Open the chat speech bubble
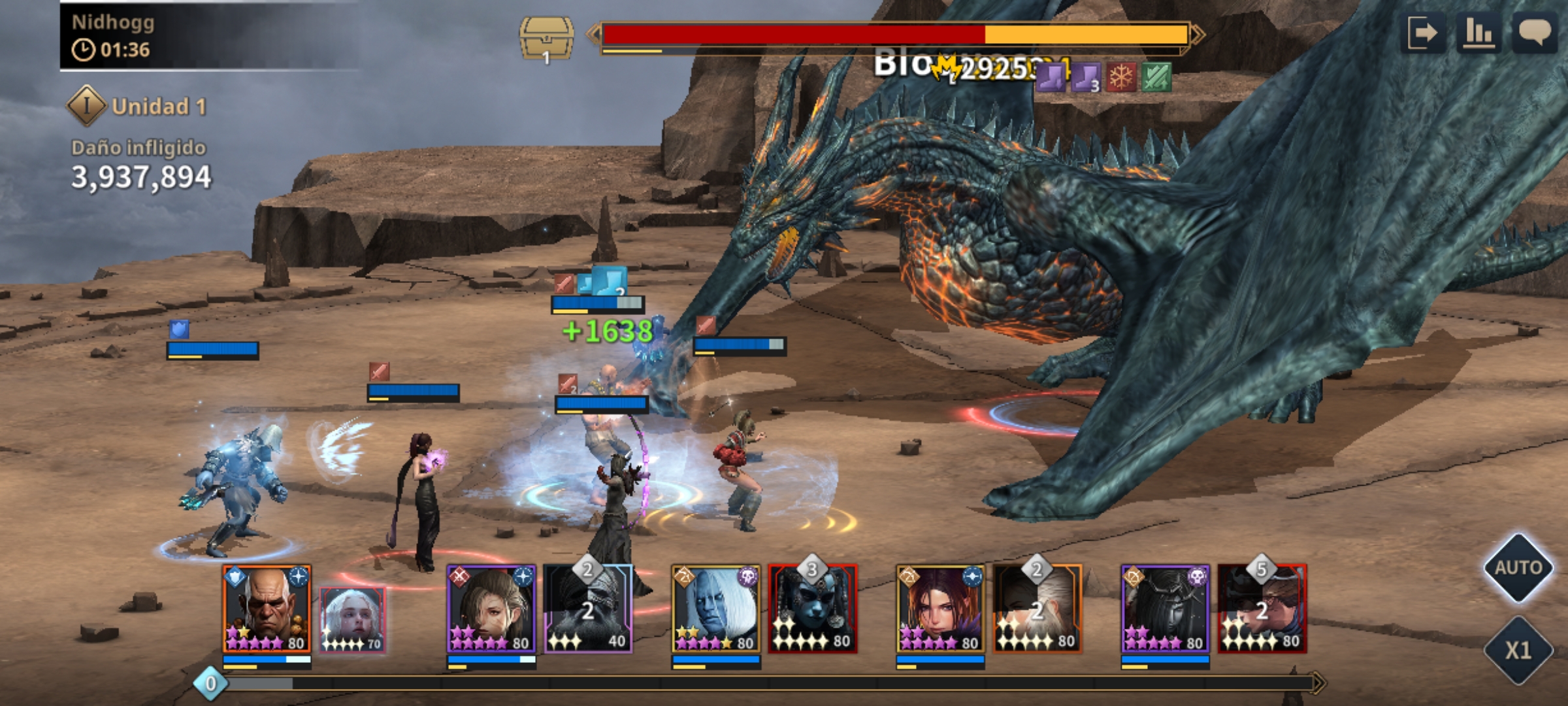Image resolution: width=1568 pixels, height=706 pixels. click(1535, 32)
